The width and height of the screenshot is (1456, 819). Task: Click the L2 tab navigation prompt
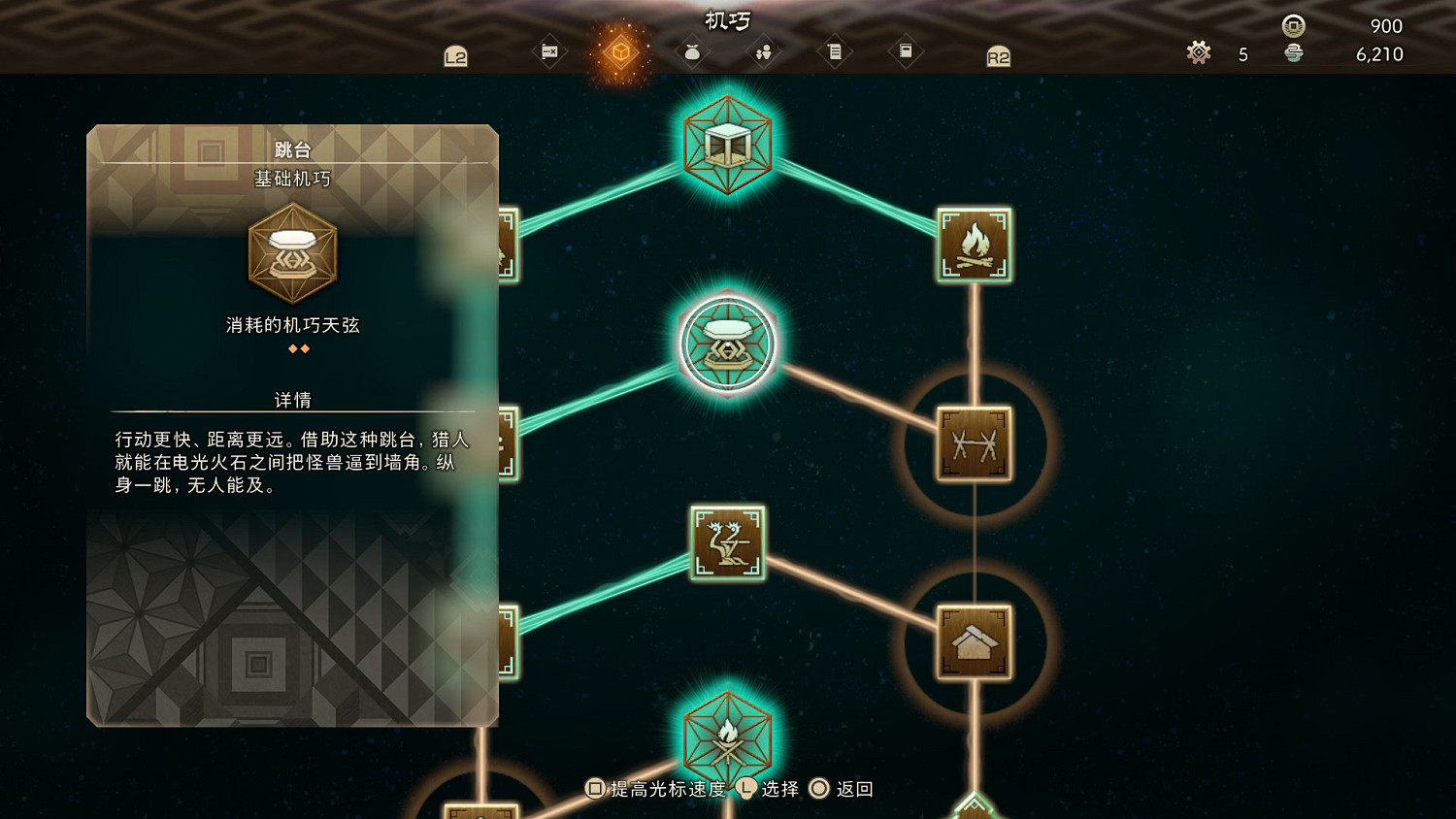[456, 56]
